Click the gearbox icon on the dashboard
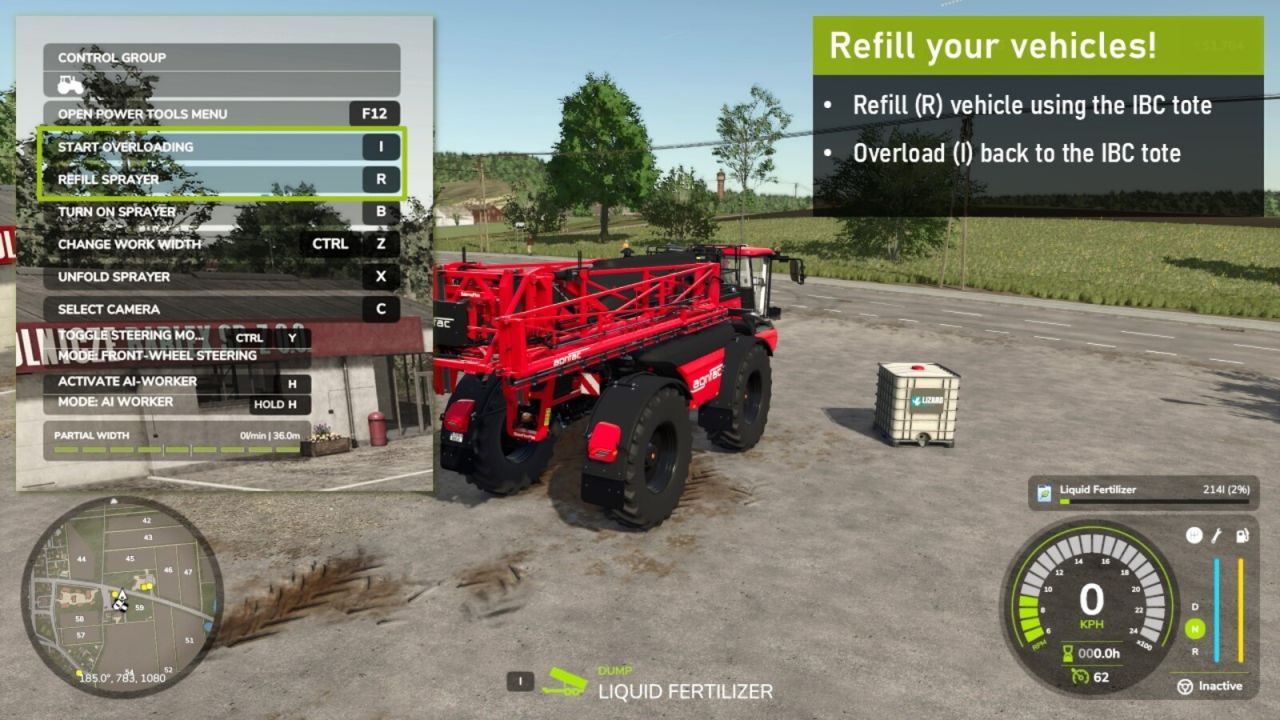 (1194, 536)
